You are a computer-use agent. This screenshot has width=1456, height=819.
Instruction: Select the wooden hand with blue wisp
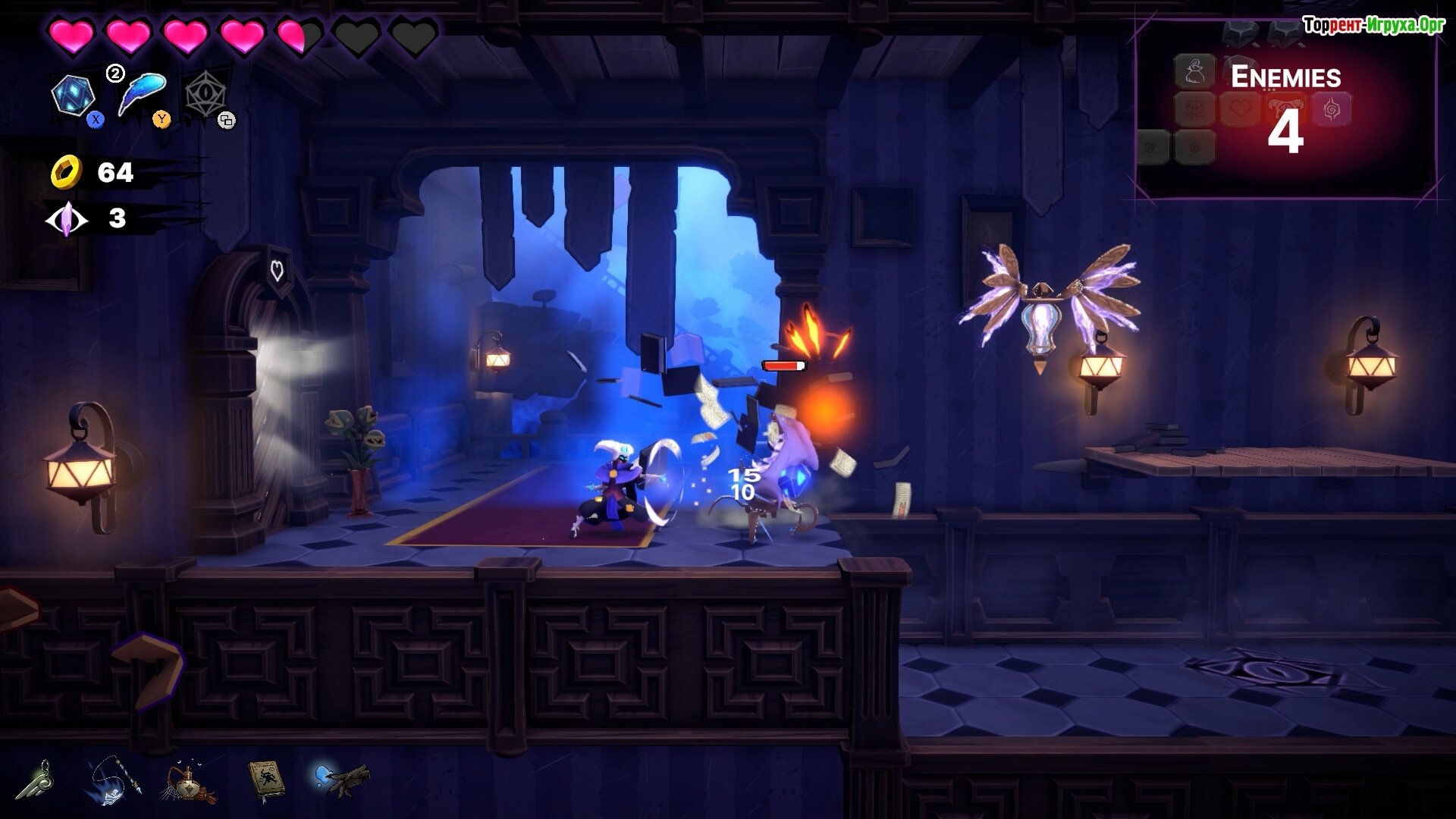pos(342,778)
